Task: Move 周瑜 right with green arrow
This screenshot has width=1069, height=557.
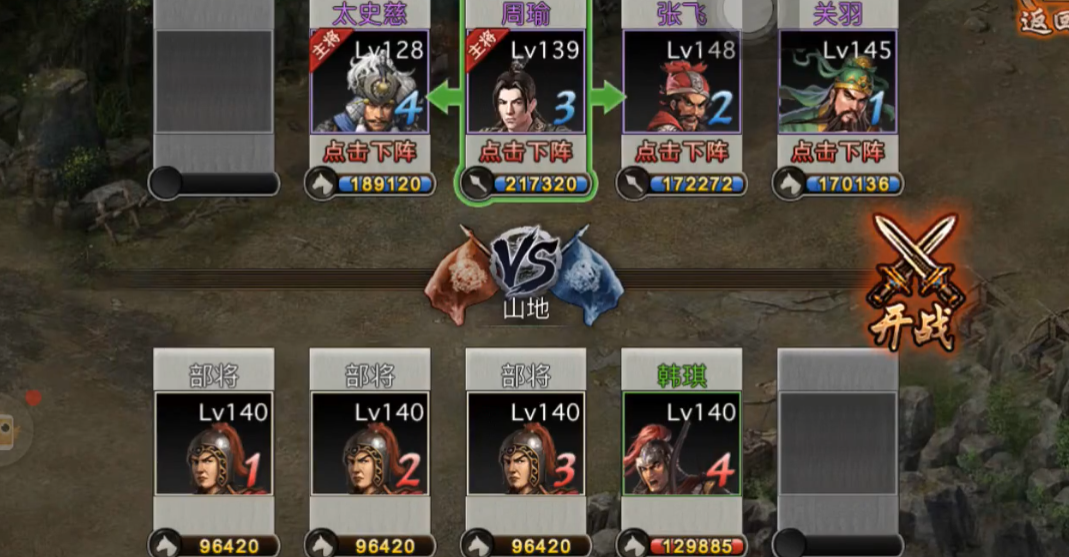Action: tap(605, 98)
